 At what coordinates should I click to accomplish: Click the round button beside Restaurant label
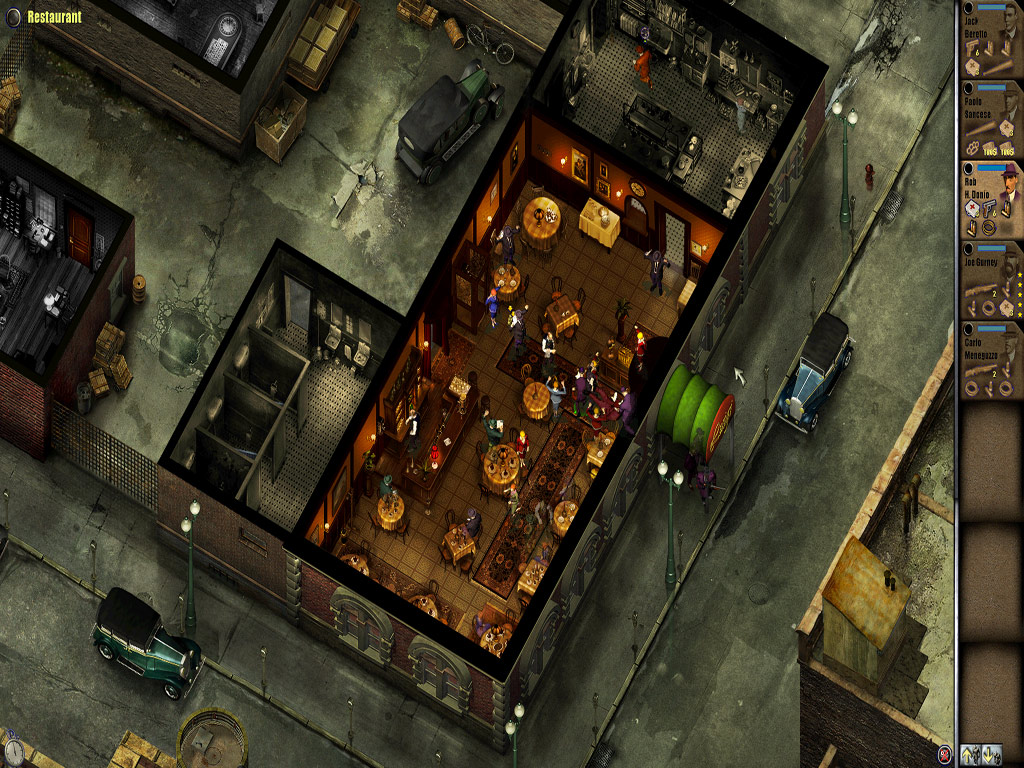(x=13, y=16)
